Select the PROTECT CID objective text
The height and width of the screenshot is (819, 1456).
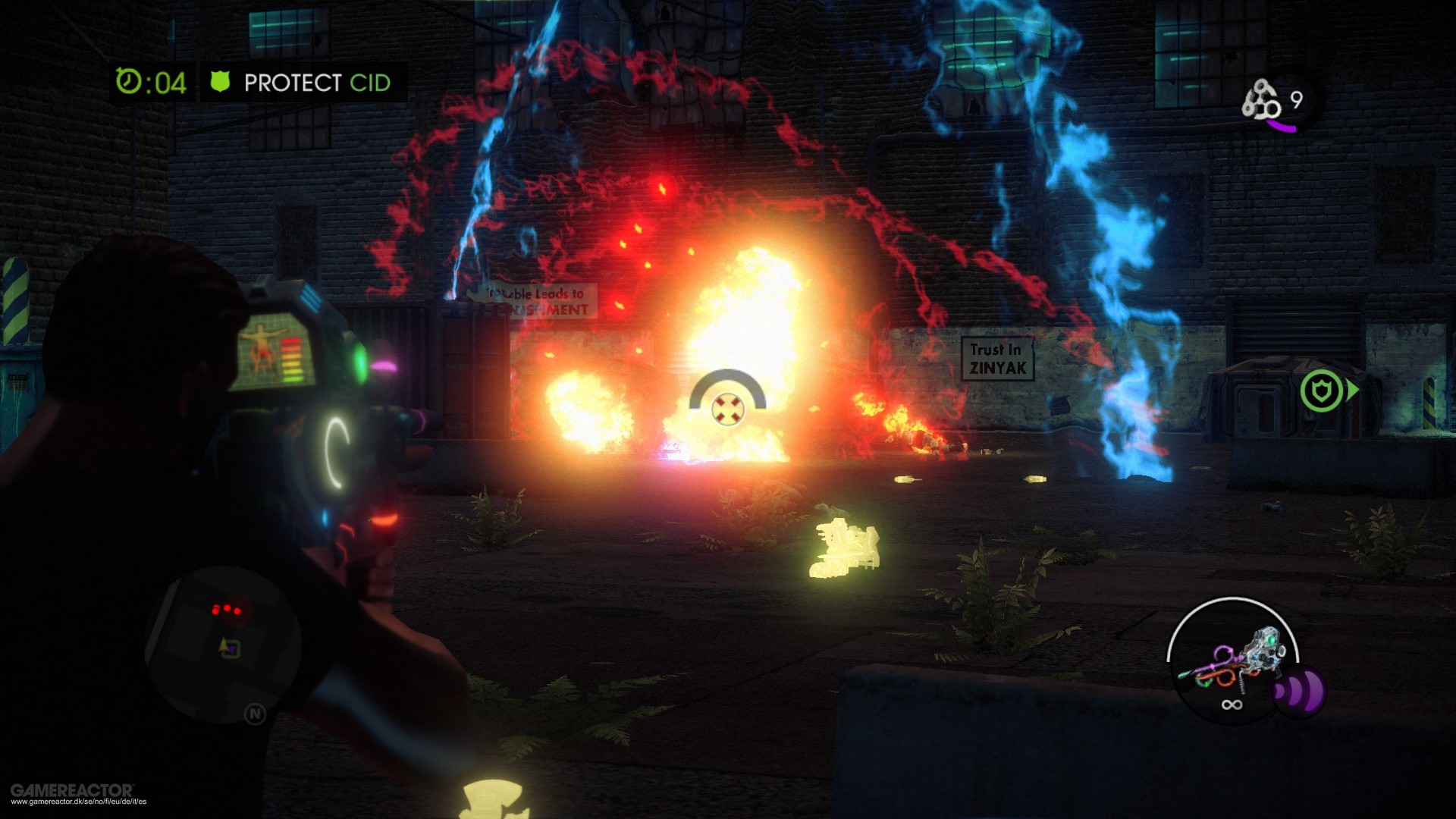coord(318,83)
